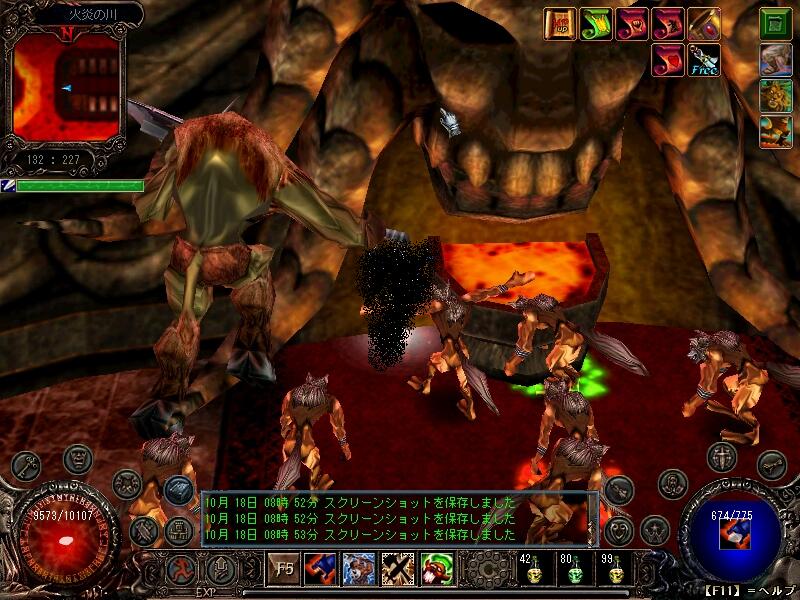
Task: Open the round book button
Action: pos(180,489)
